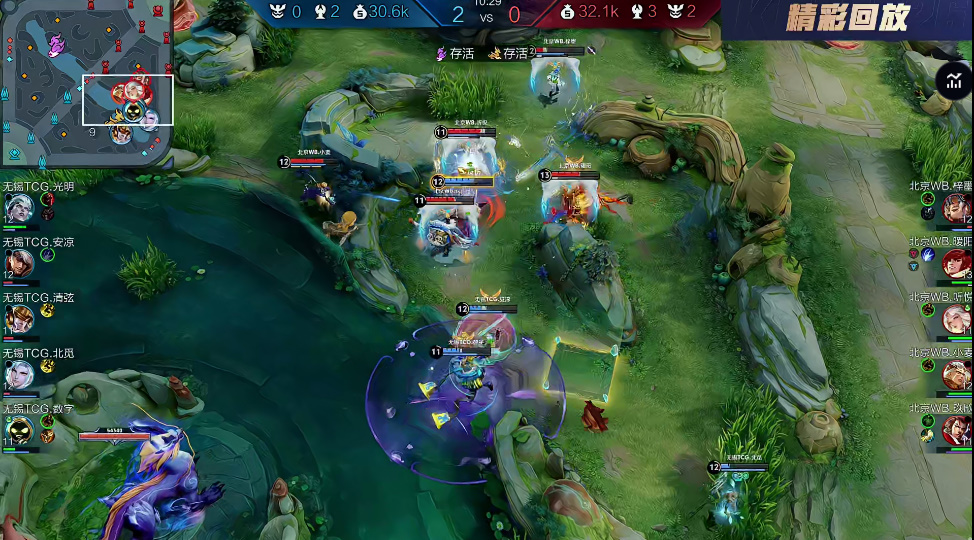Choose 无锡TCG.清弦 hero portrait
The width and height of the screenshot is (974, 540).
tap(18, 319)
